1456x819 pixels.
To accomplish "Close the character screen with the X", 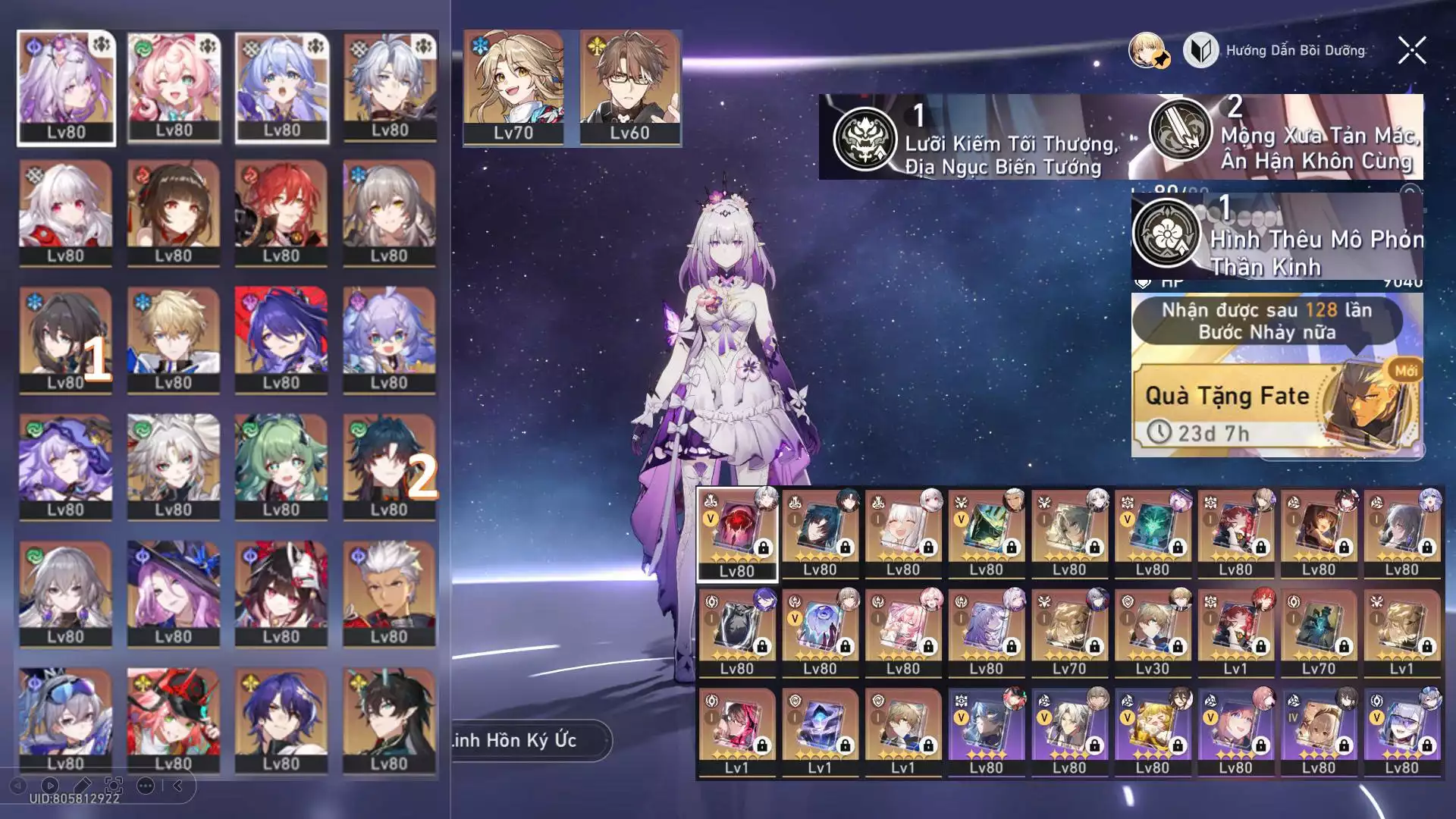I will point(1411,51).
